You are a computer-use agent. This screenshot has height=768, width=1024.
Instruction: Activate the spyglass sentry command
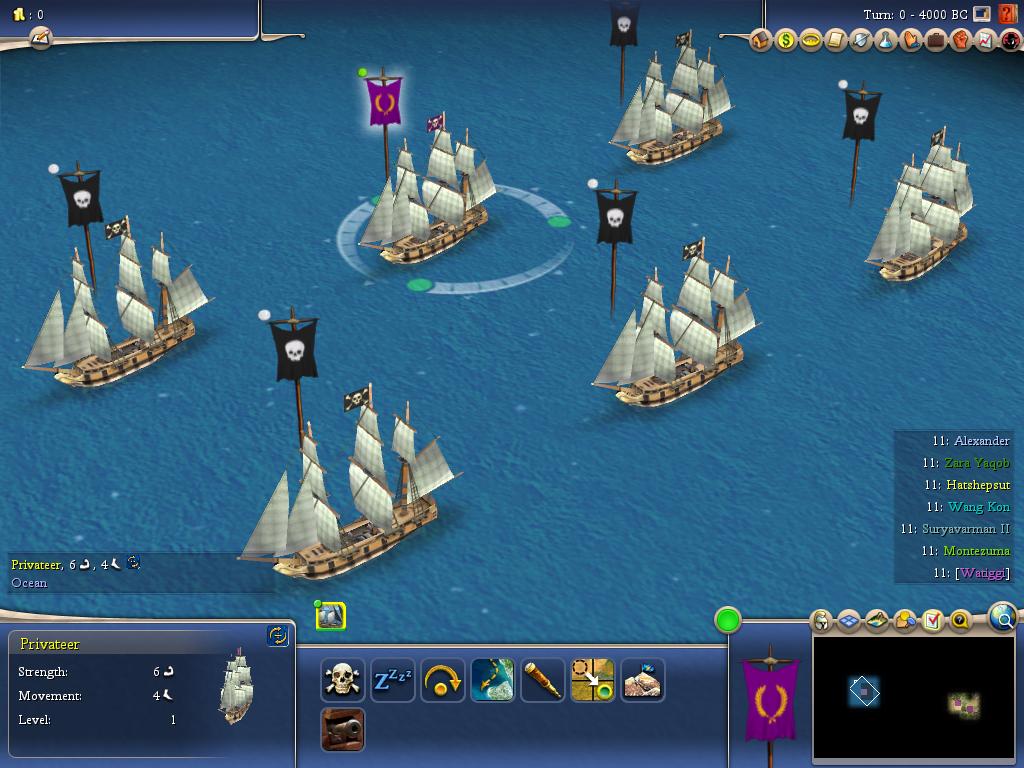(543, 680)
